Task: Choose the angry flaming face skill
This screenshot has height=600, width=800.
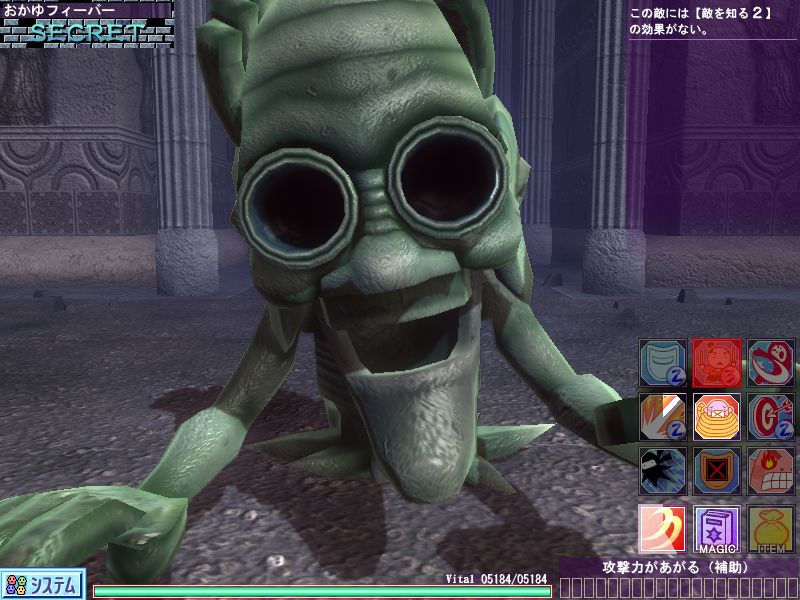Action: coord(771,470)
